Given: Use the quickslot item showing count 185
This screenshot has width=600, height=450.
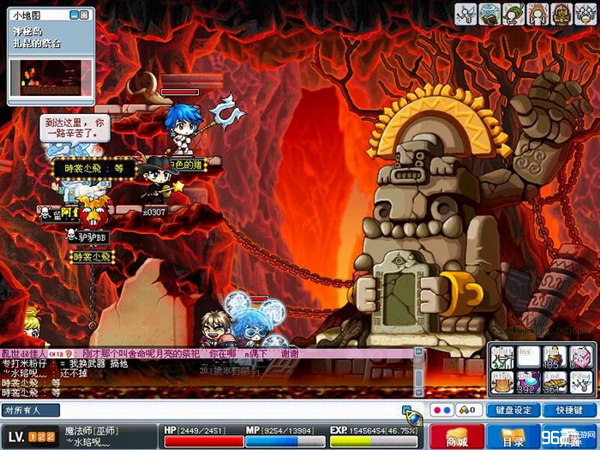Looking at the screenshot, I should point(554,357).
